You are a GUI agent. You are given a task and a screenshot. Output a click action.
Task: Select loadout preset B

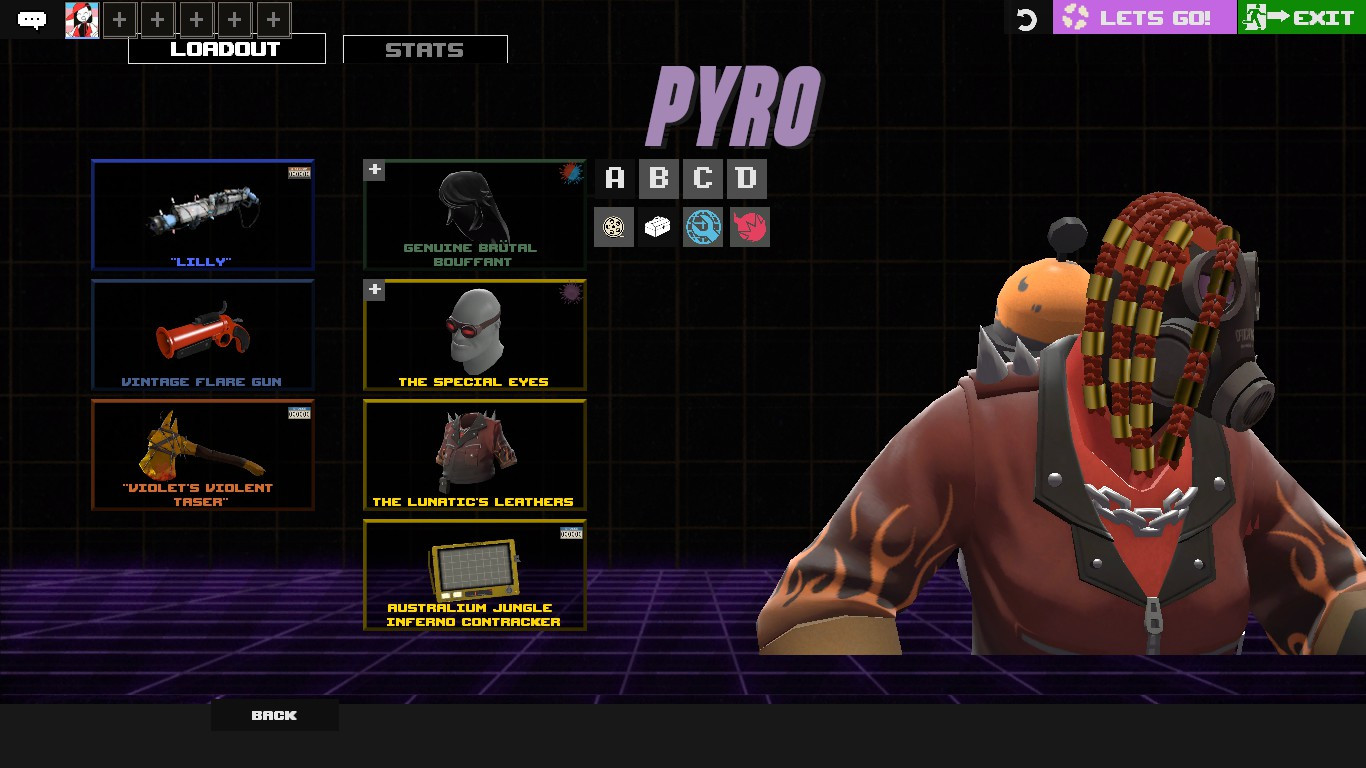coord(657,178)
